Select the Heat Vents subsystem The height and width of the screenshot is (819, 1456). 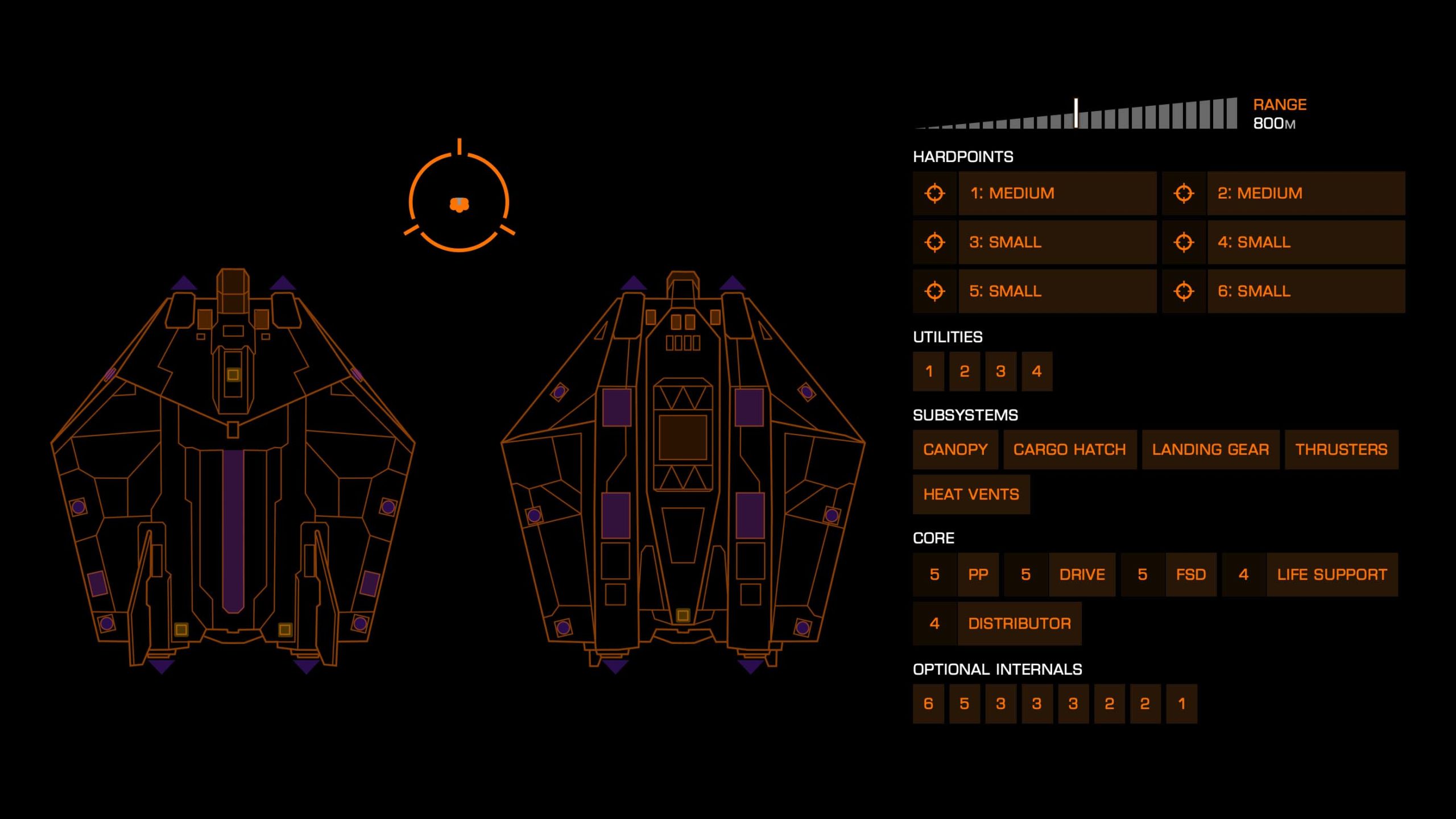pyautogui.click(x=971, y=494)
